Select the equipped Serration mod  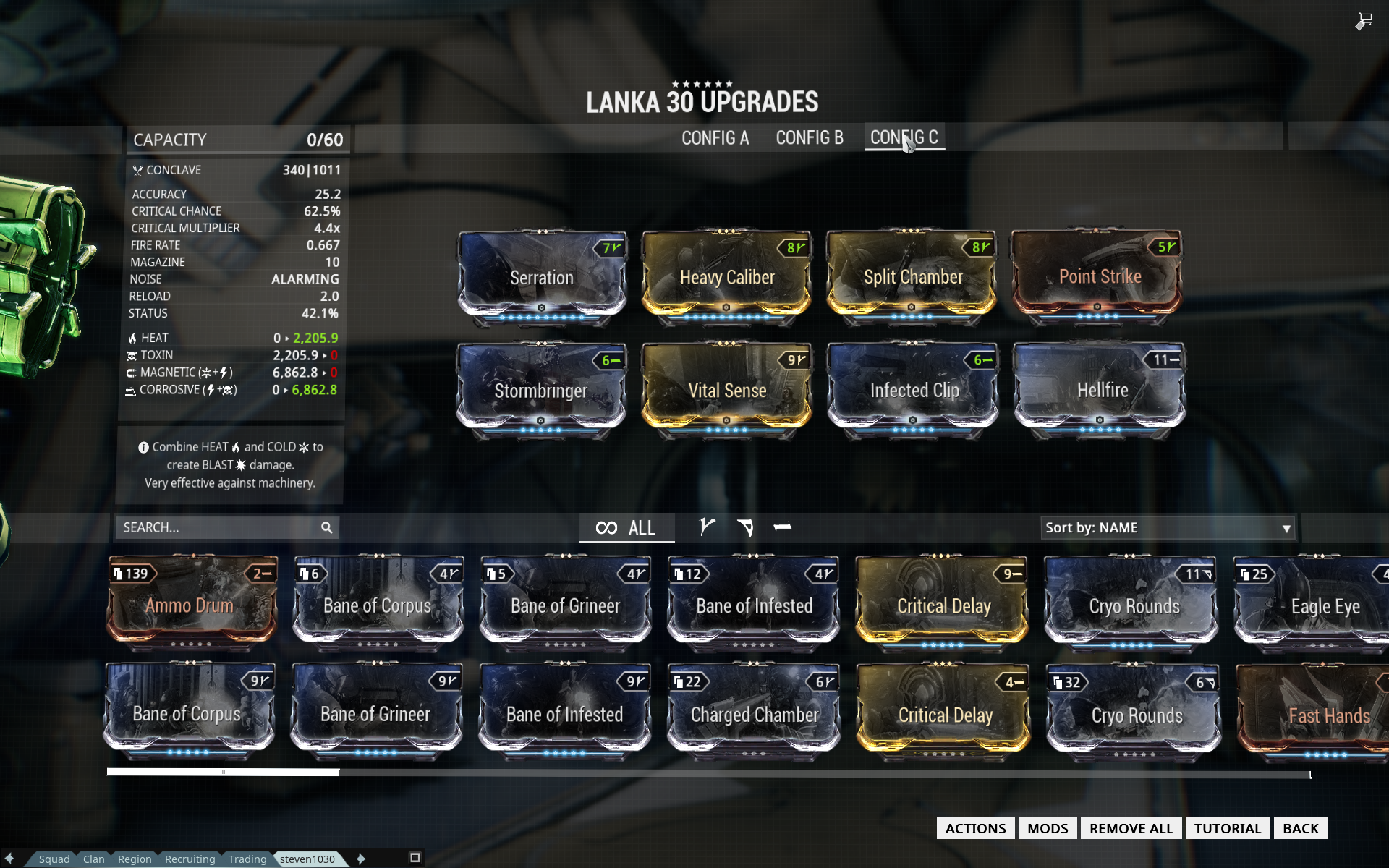tap(542, 278)
